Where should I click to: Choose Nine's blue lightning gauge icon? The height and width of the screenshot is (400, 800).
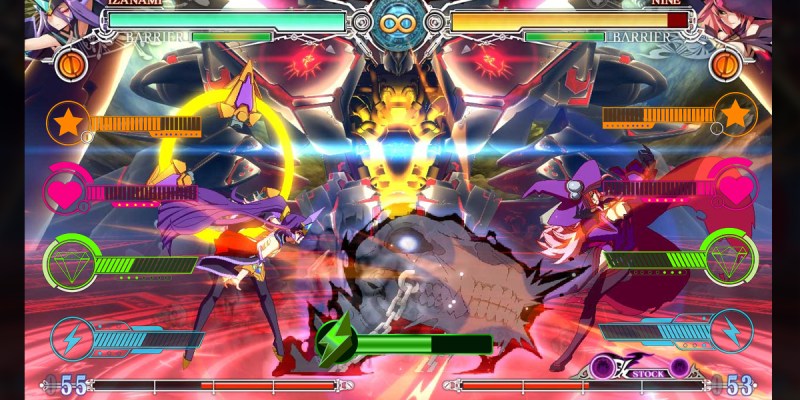click(731, 331)
